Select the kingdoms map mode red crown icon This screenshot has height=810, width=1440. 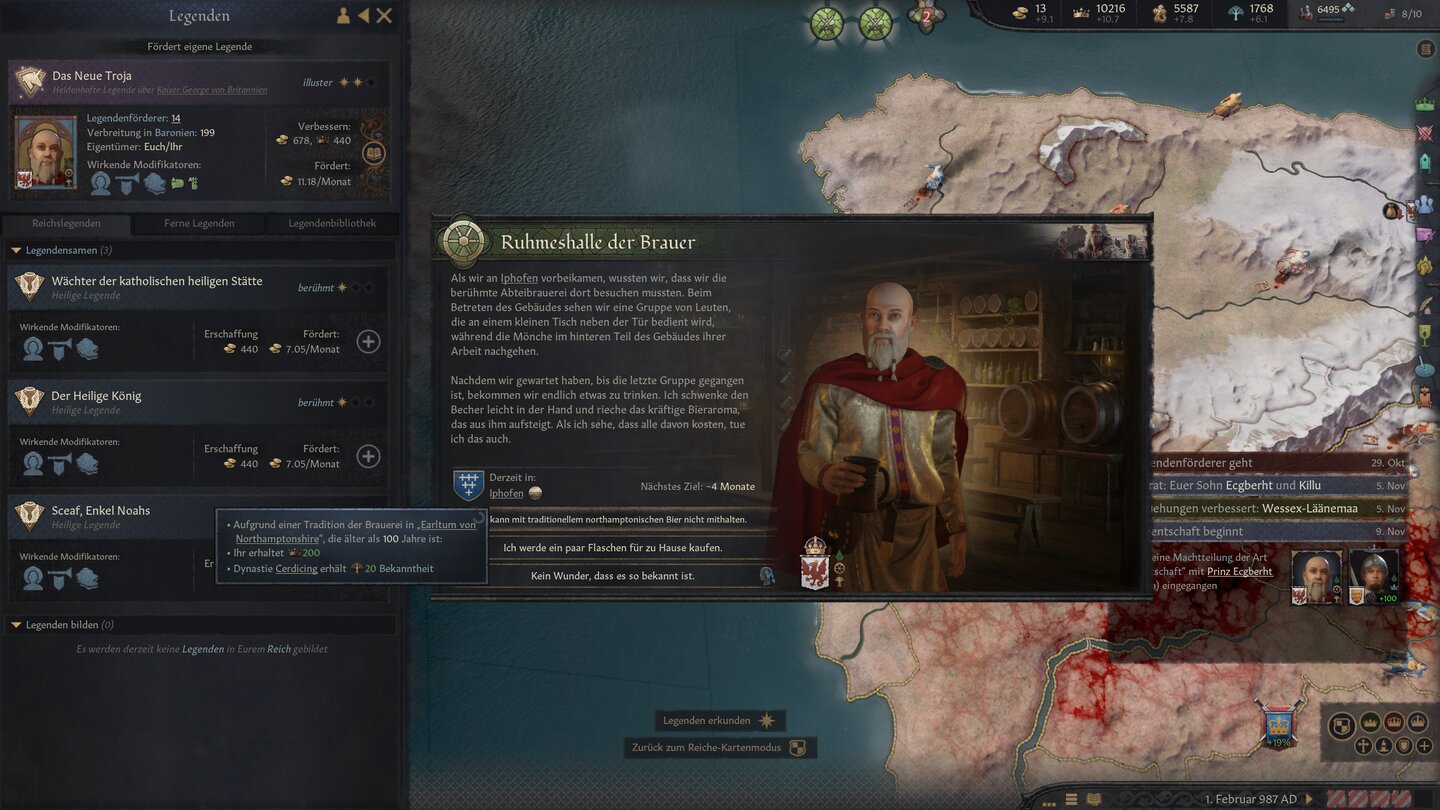pyautogui.click(x=1395, y=722)
